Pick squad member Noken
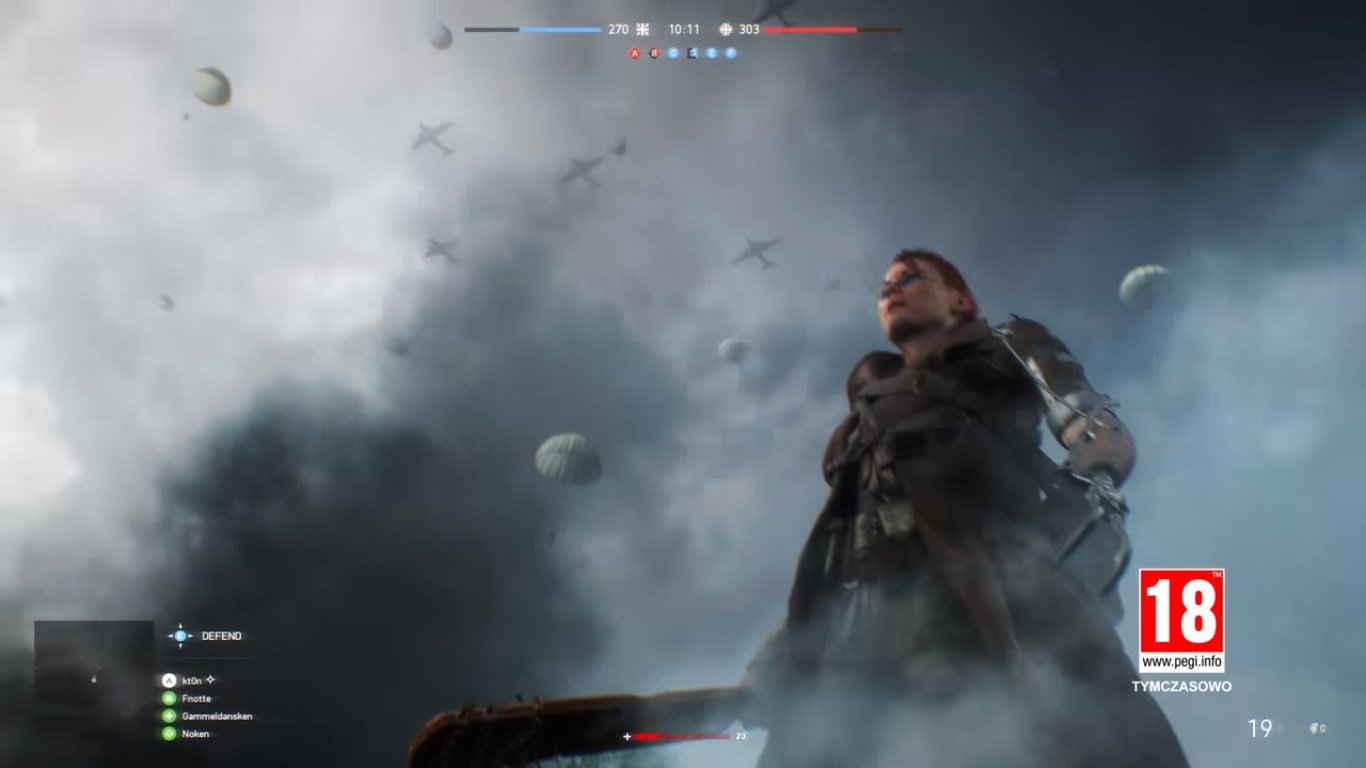The height and width of the screenshot is (768, 1366). point(195,734)
